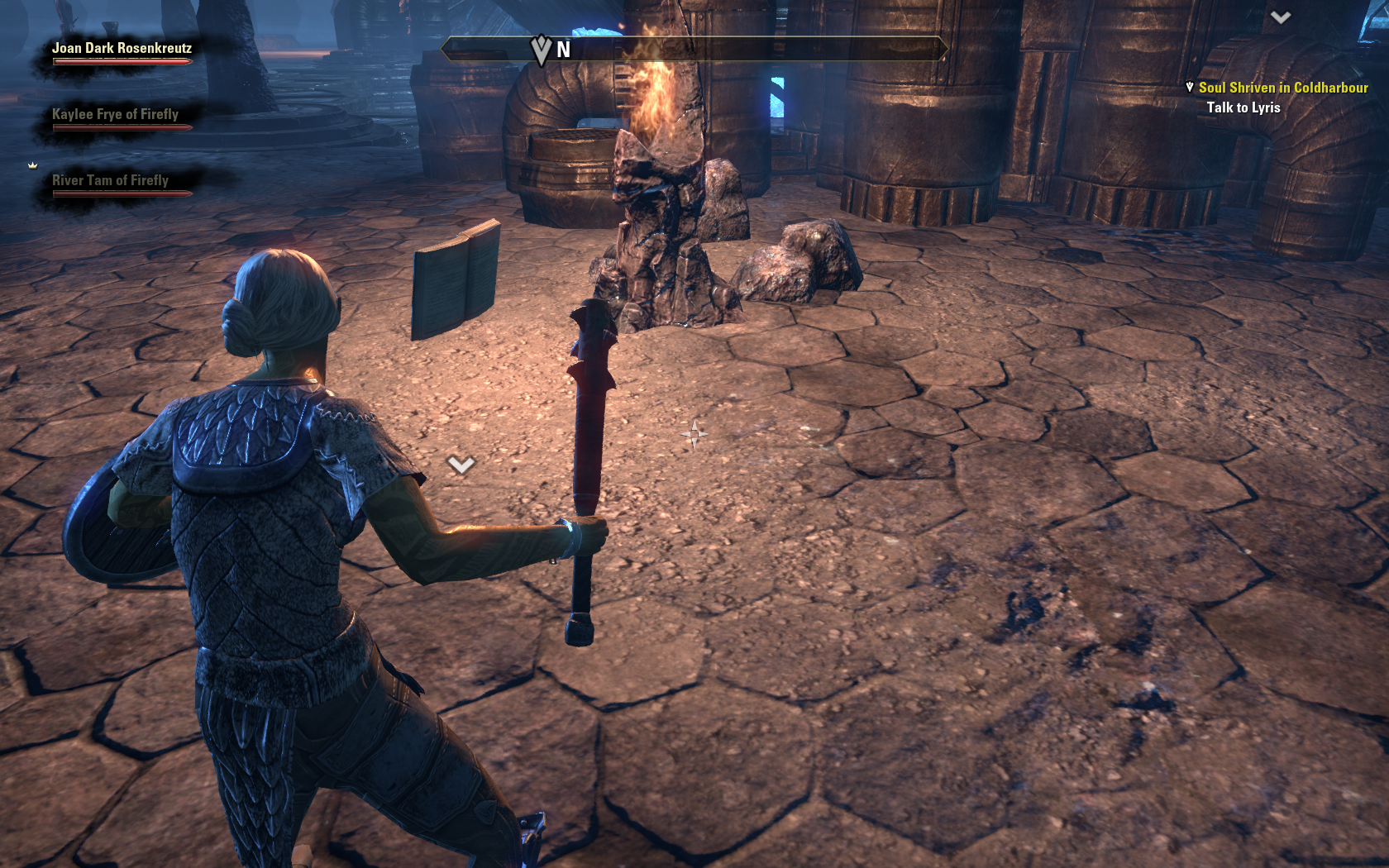This screenshot has width=1389, height=868.
Task: Click the quest marker on the compass
Action: click(542, 50)
